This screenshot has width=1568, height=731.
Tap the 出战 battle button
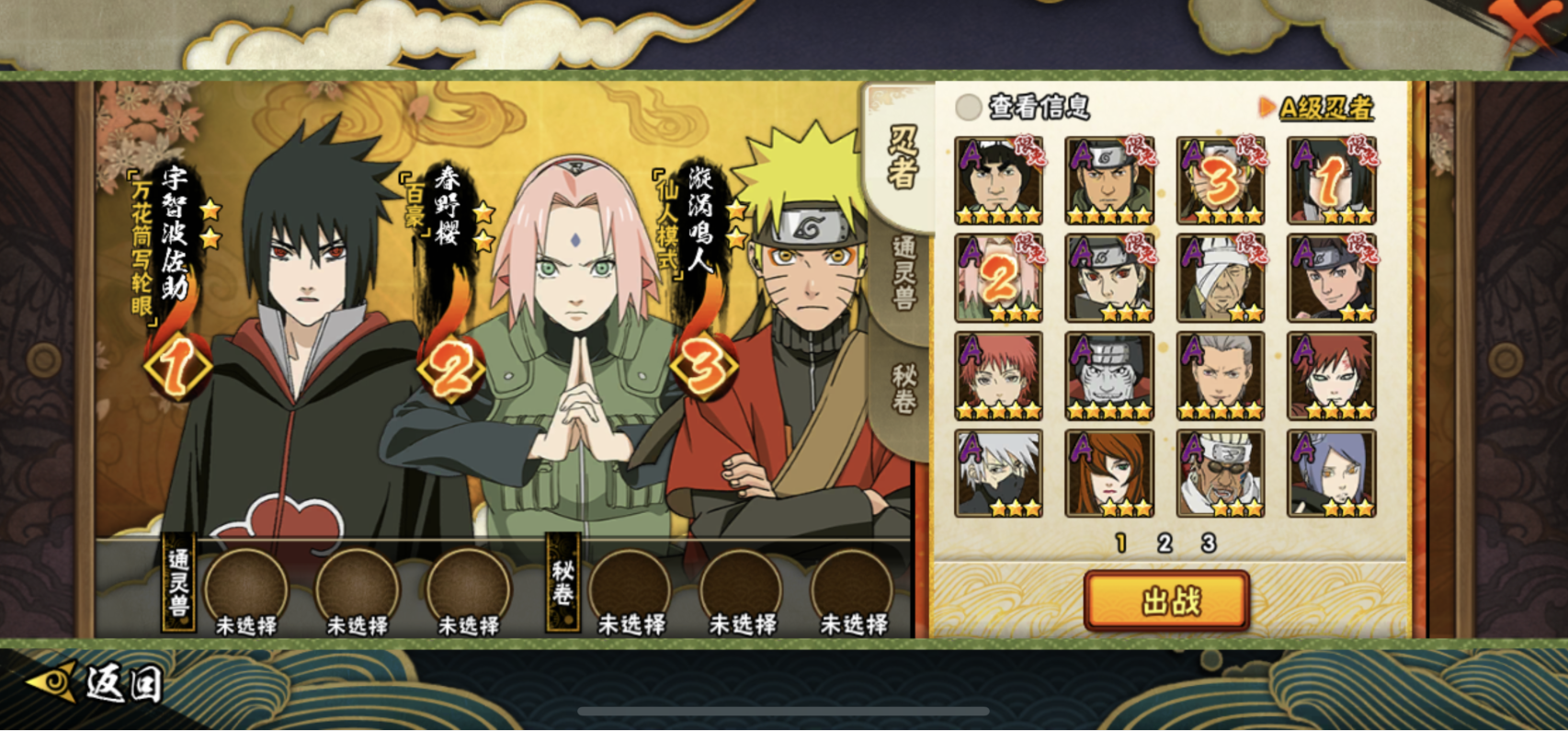click(x=1167, y=601)
